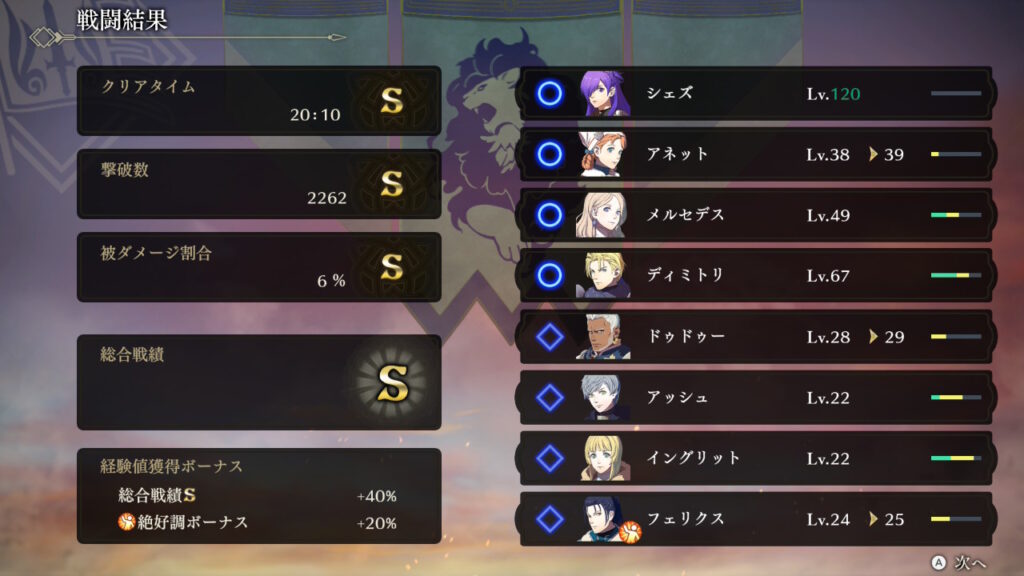Choose Ingrid's experience row
Screen dimensions: 1024x576
pyautogui.click(x=755, y=458)
